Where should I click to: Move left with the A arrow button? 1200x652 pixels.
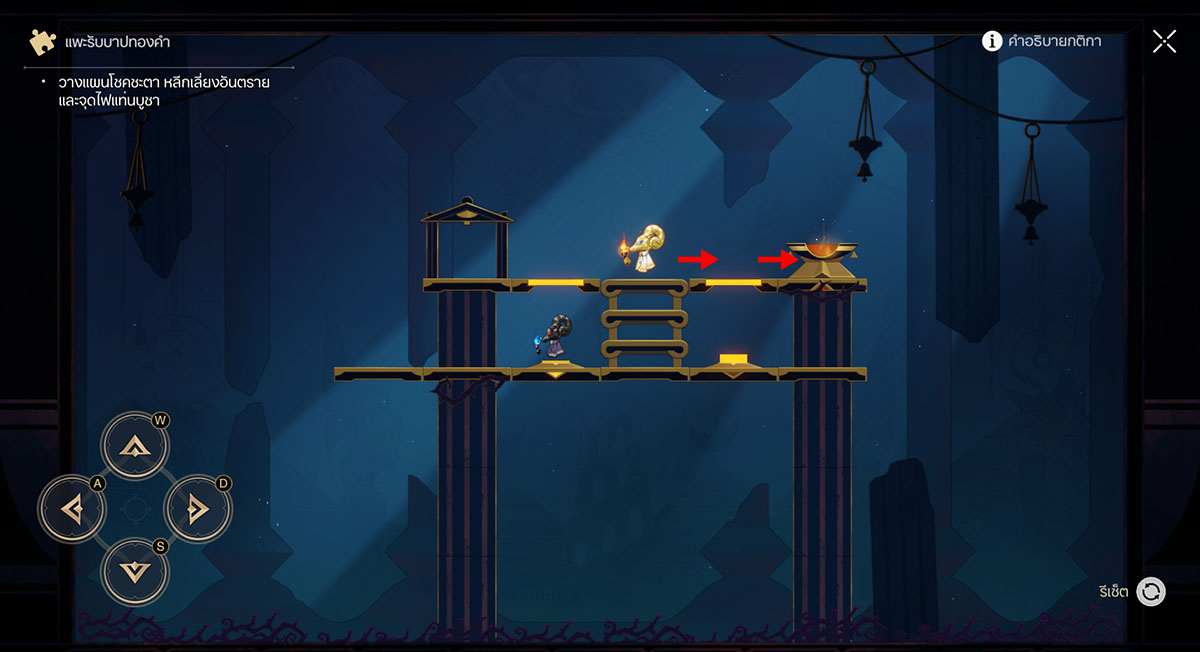pos(71,509)
